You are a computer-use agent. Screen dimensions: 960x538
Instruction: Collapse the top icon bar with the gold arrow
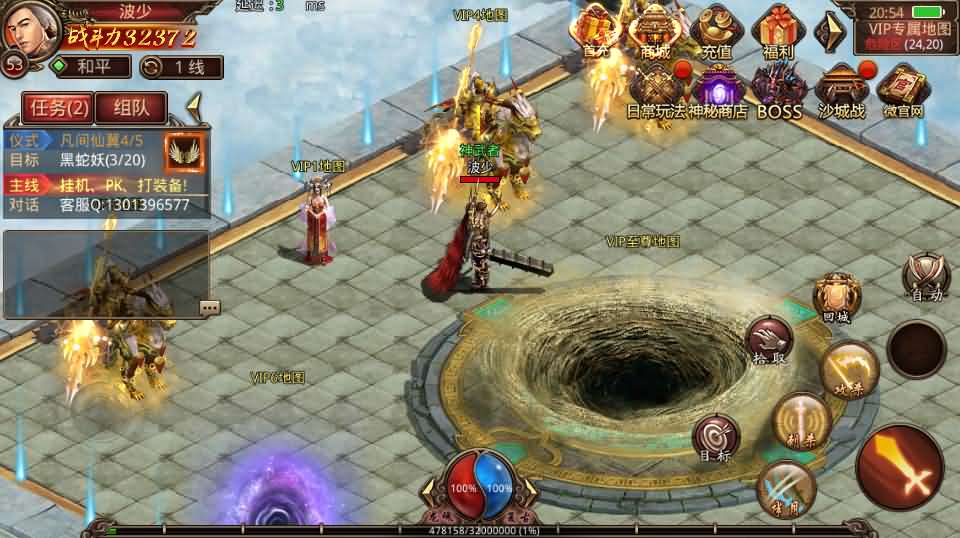[829, 30]
